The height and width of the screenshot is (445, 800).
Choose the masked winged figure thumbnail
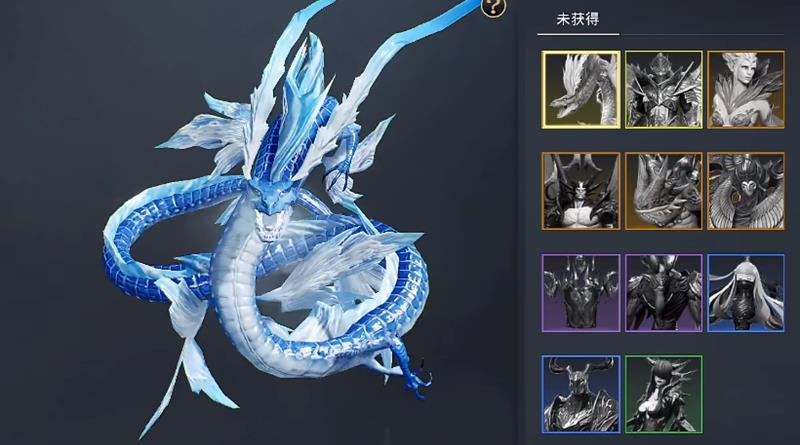pyautogui.click(x=745, y=192)
